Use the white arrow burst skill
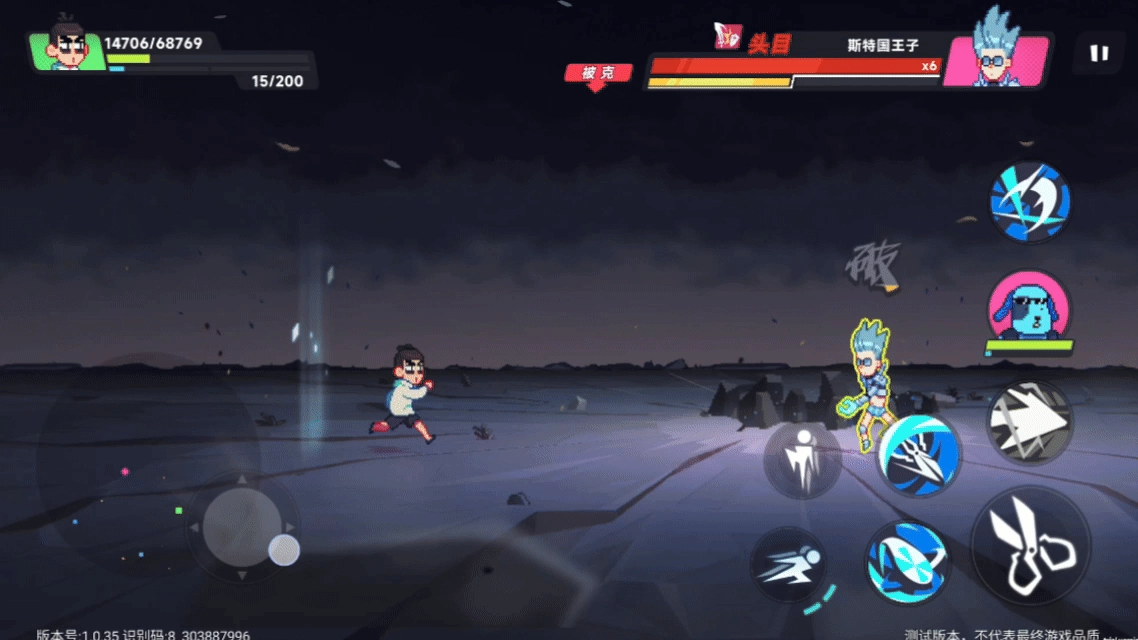 tap(1029, 422)
